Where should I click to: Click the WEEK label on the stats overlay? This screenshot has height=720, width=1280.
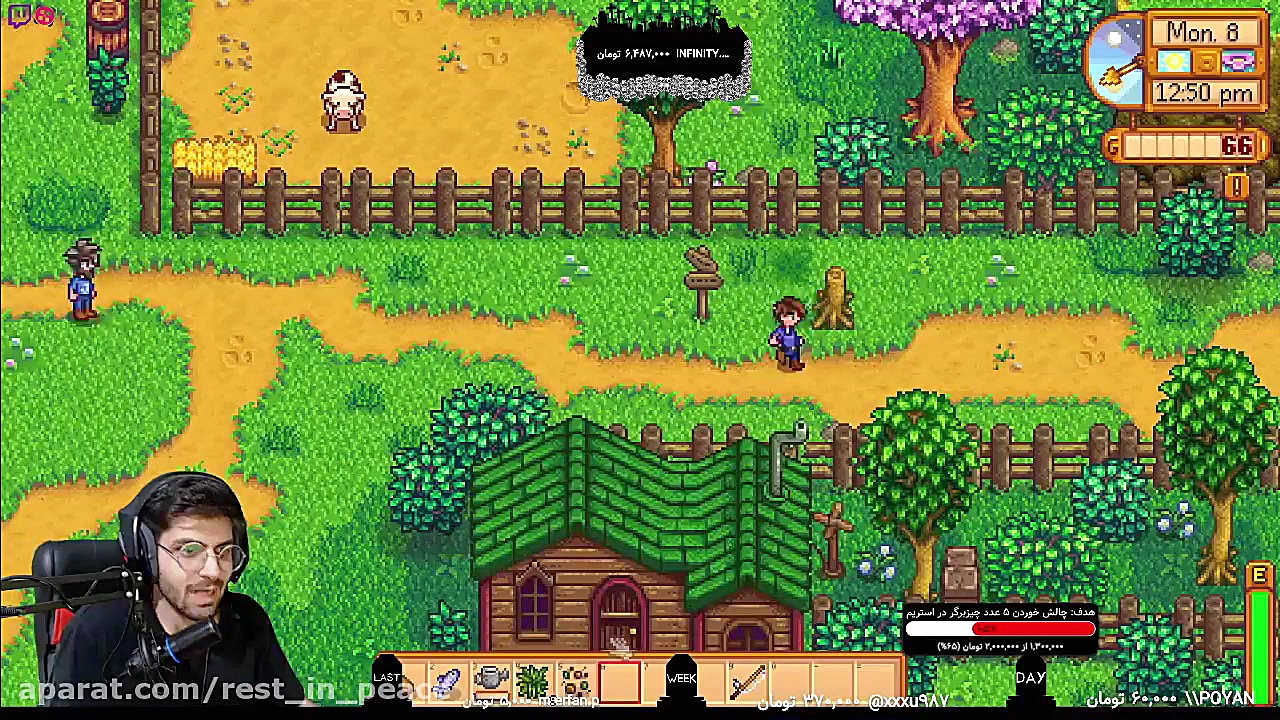pos(681,678)
